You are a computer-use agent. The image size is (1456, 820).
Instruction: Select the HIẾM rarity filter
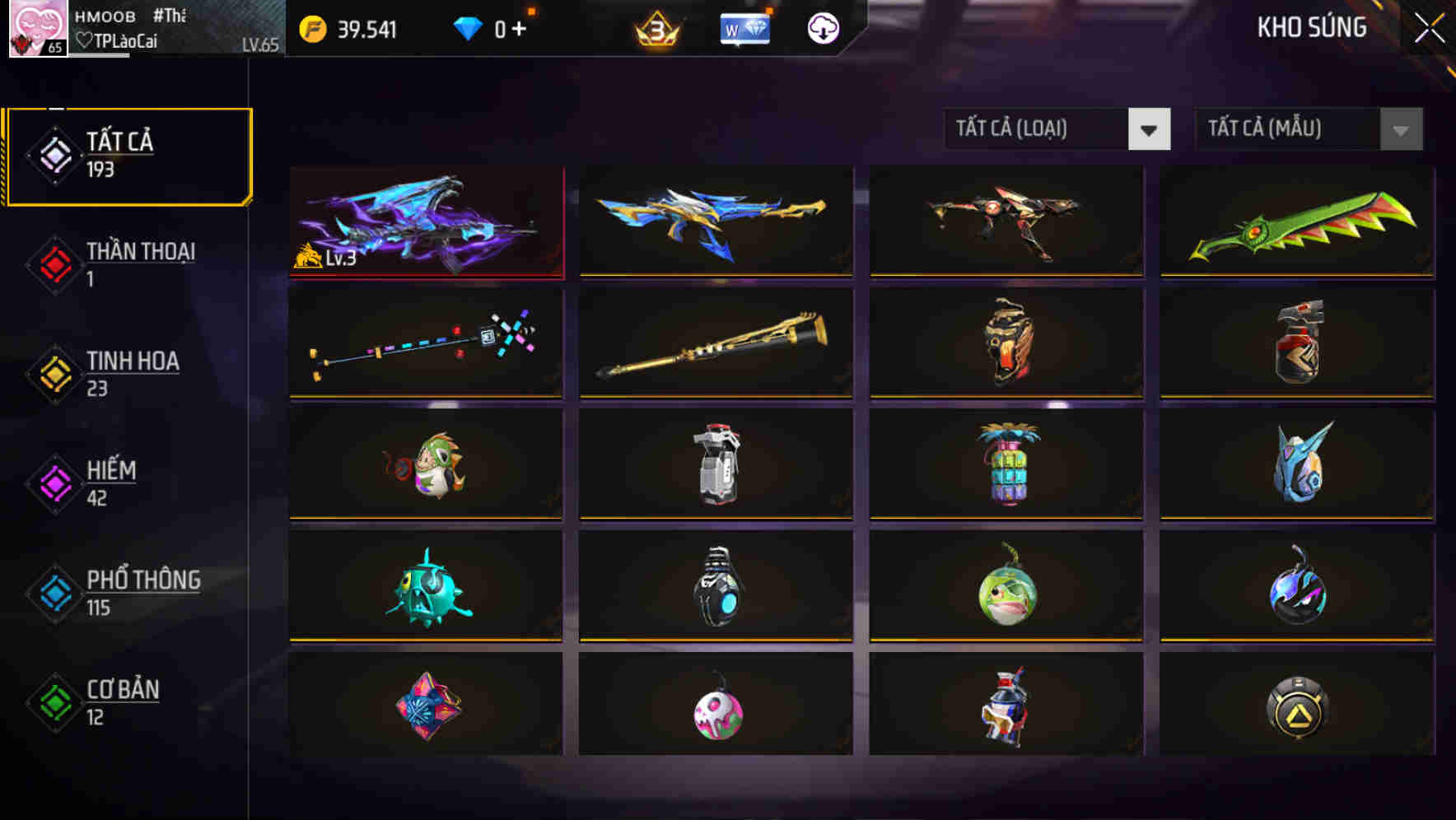111,482
